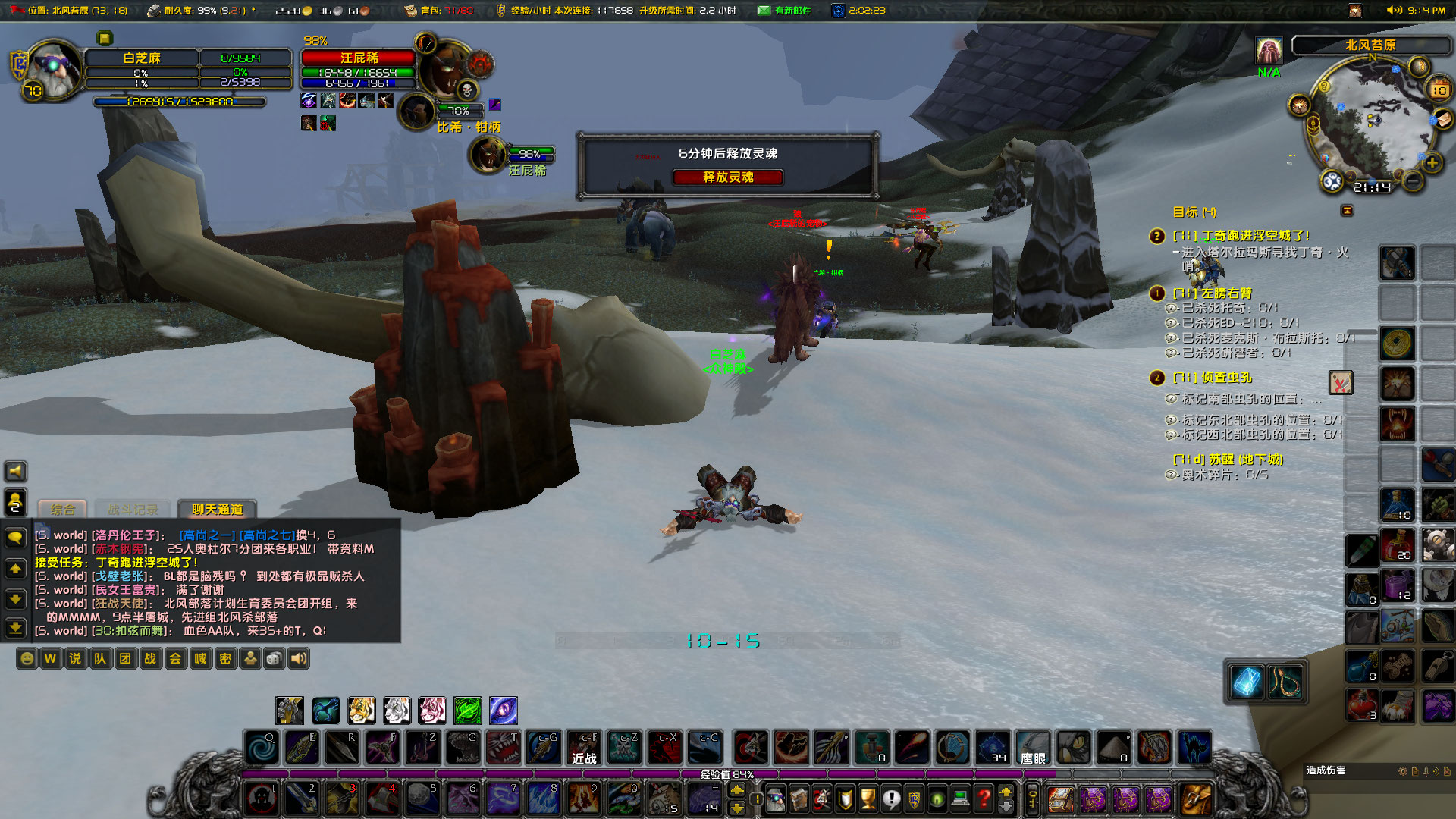The image size is (1456, 819).
Task: Mute chat sounds with the speaker icon
Action: [x=299, y=659]
